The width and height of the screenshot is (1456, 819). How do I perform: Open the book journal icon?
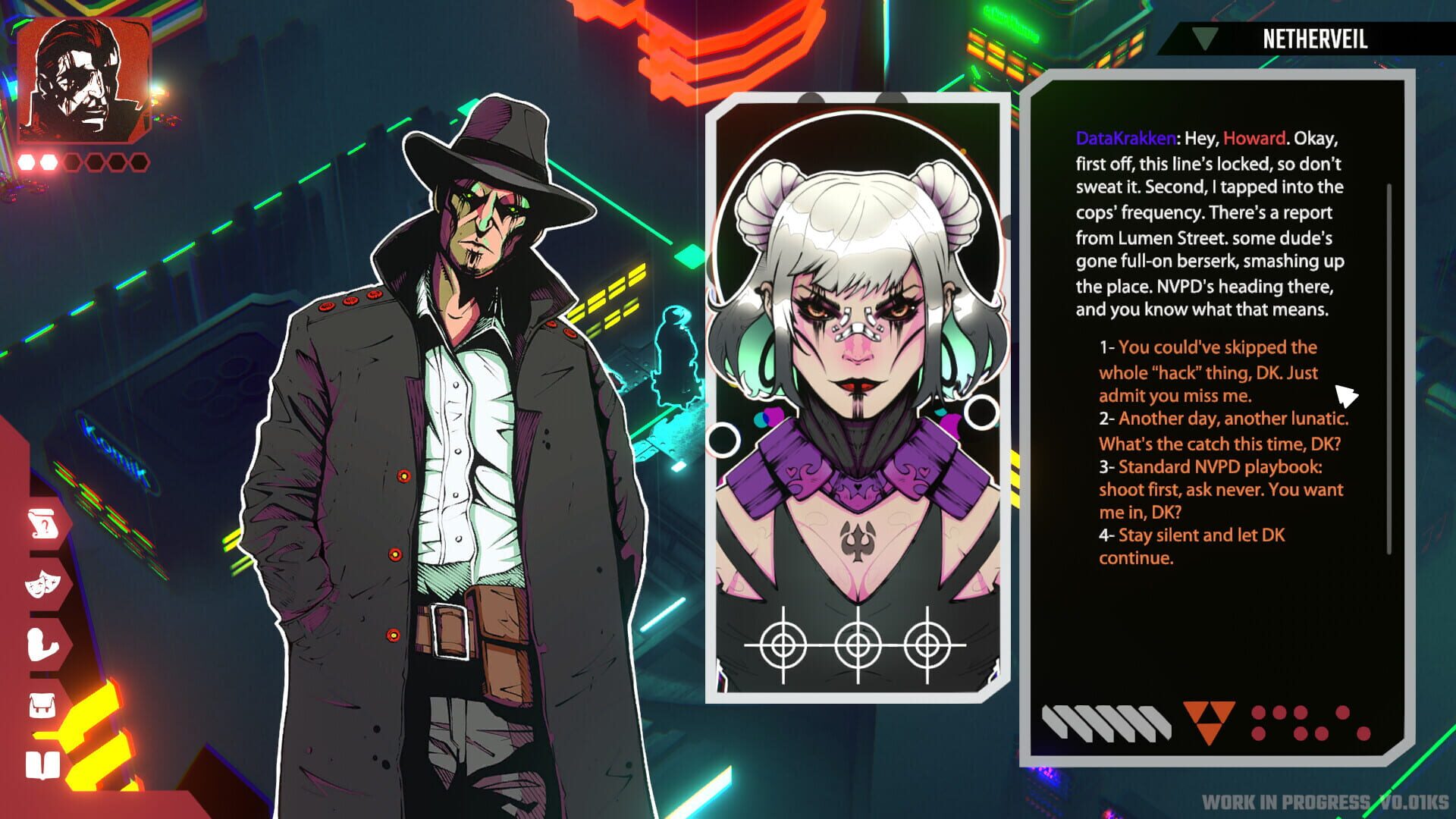coord(42,766)
